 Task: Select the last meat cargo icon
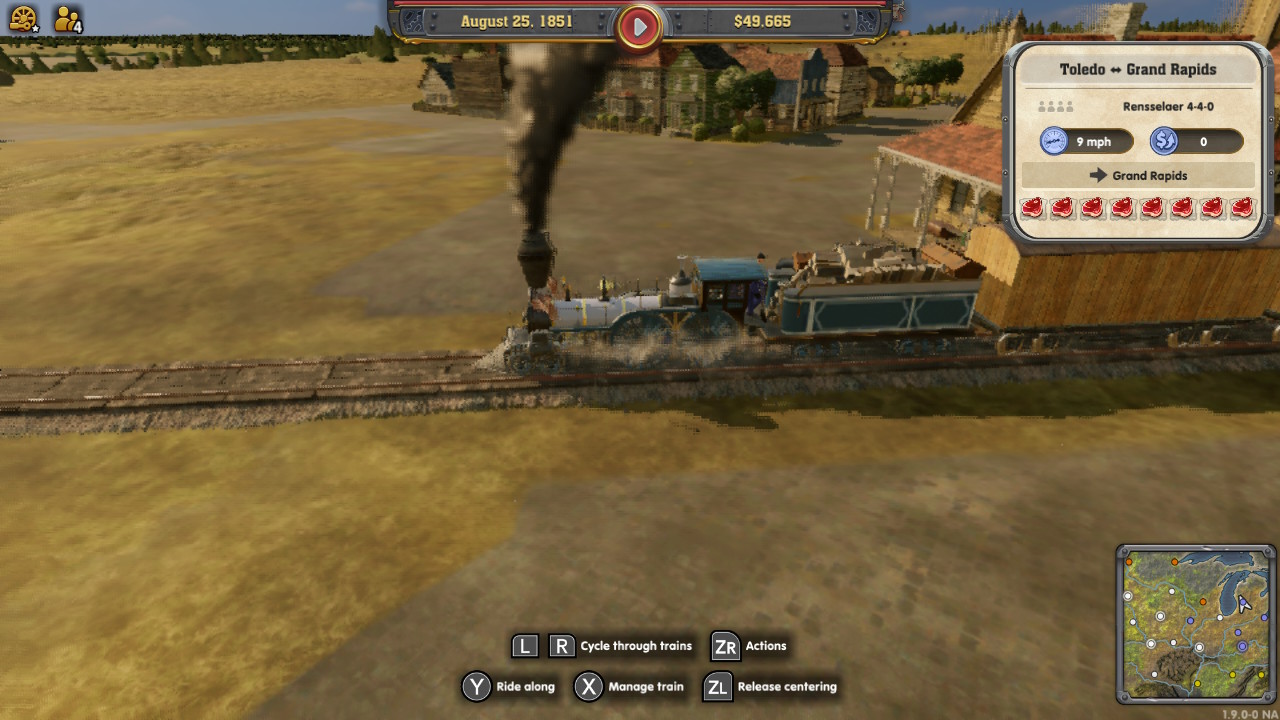(1240, 208)
